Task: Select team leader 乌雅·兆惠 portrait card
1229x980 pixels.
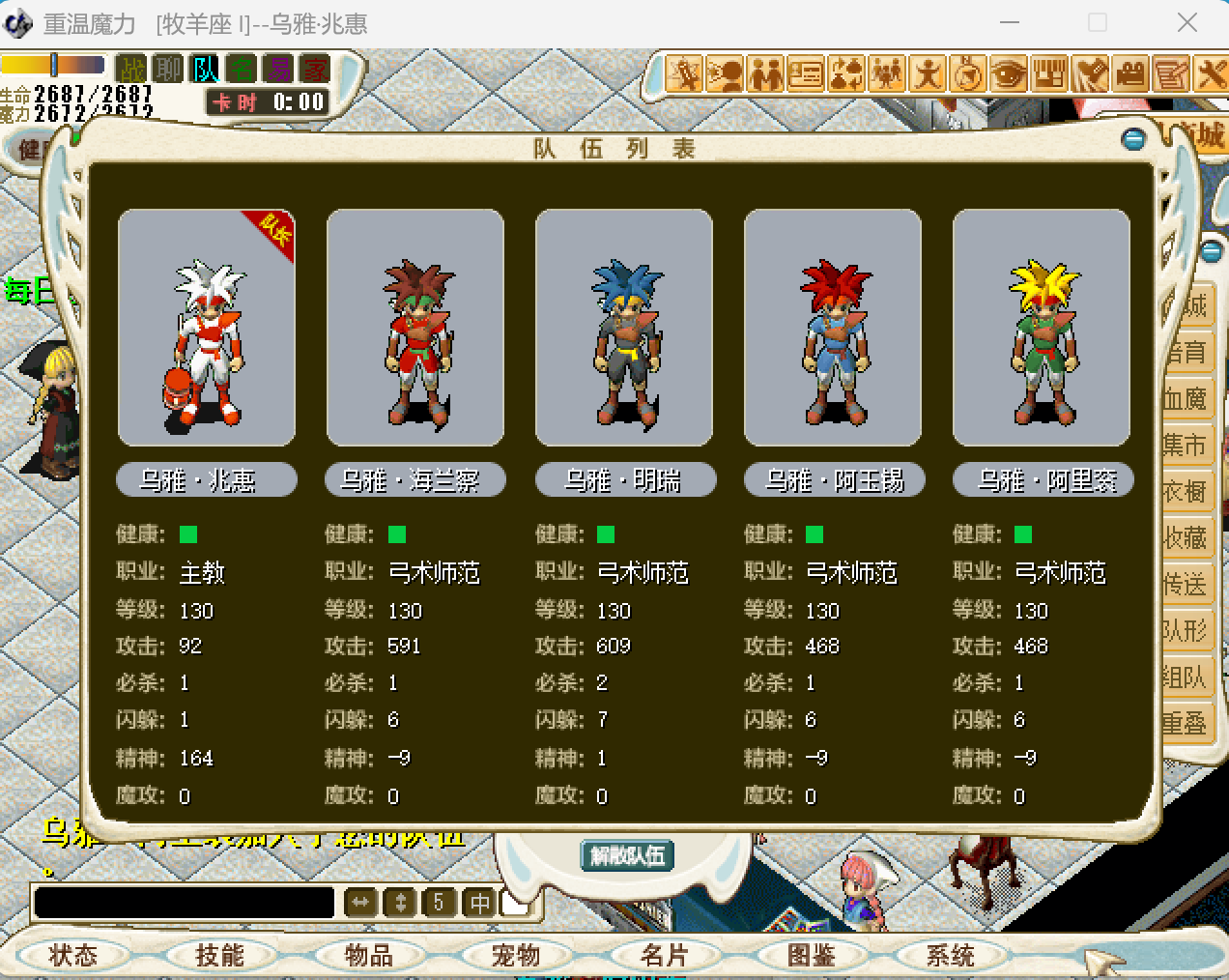Action: 206,328
